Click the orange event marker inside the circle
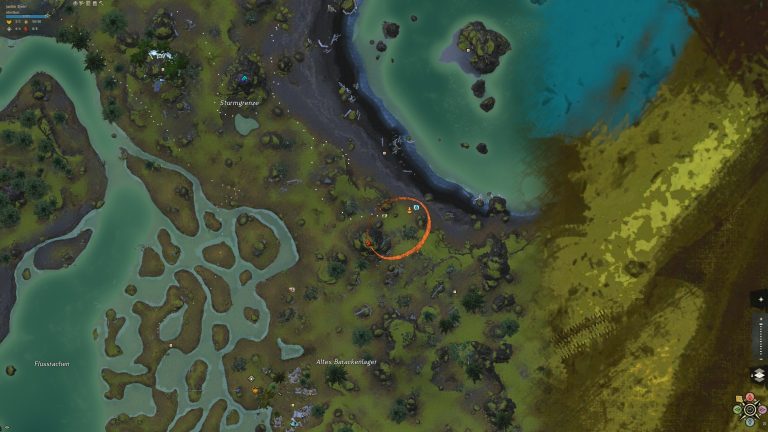This screenshot has width=768, height=432. coord(408,211)
